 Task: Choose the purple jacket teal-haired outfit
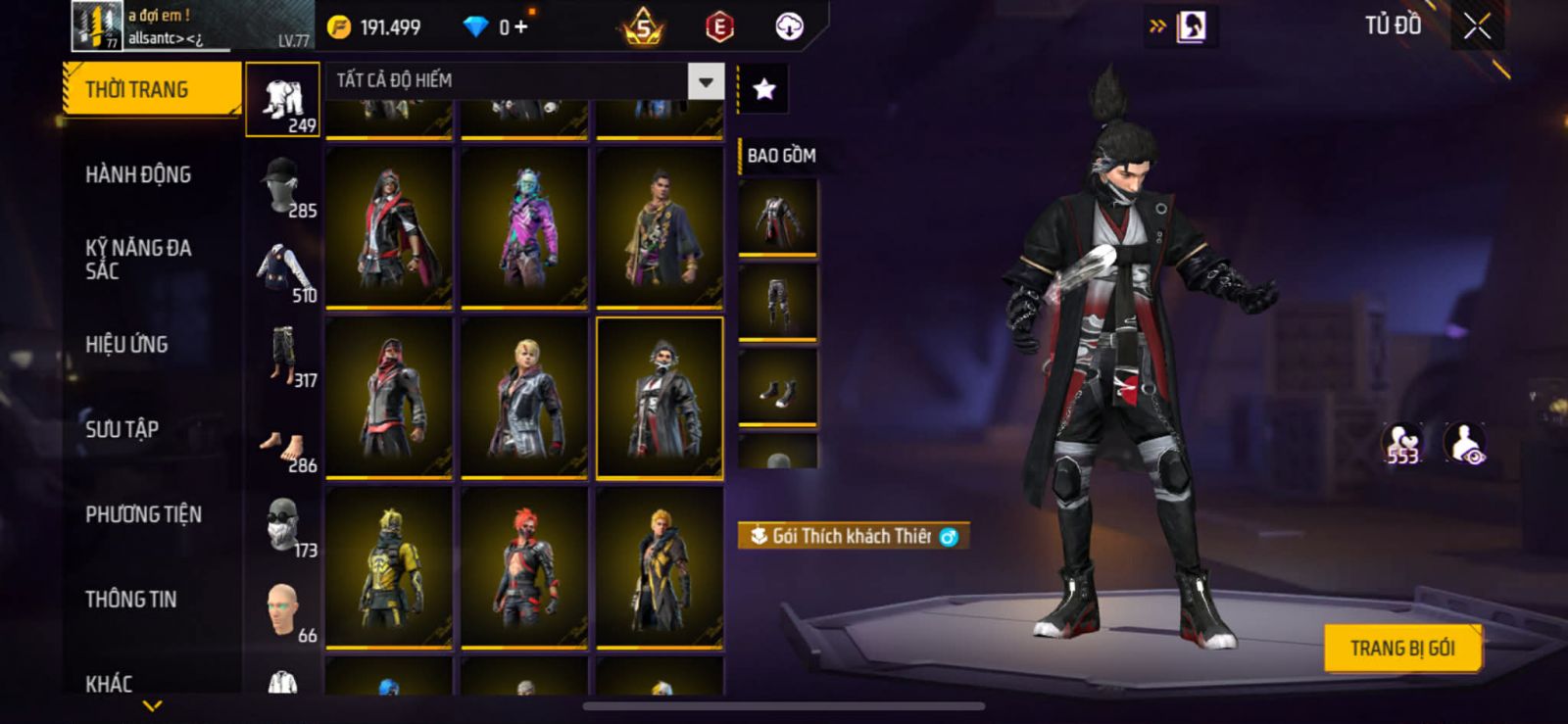pyautogui.click(x=524, y=227)
